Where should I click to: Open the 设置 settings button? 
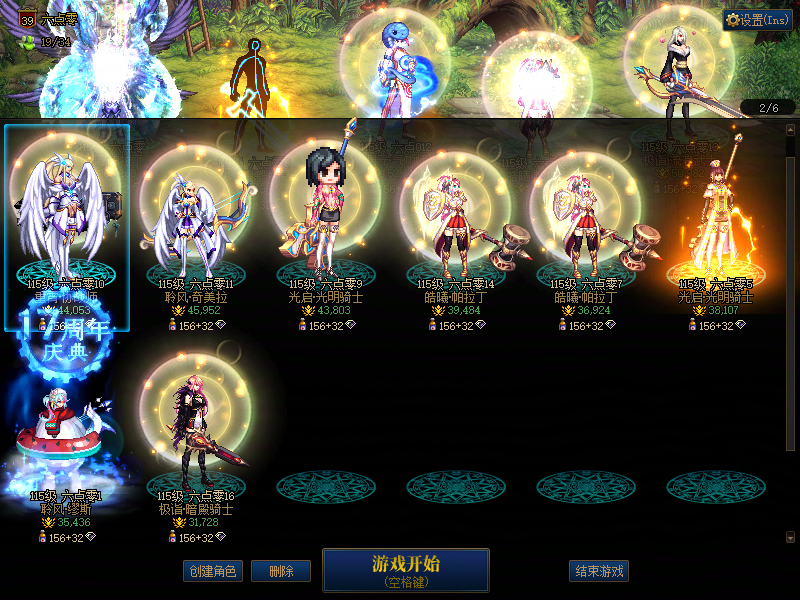tap(757, 20)
